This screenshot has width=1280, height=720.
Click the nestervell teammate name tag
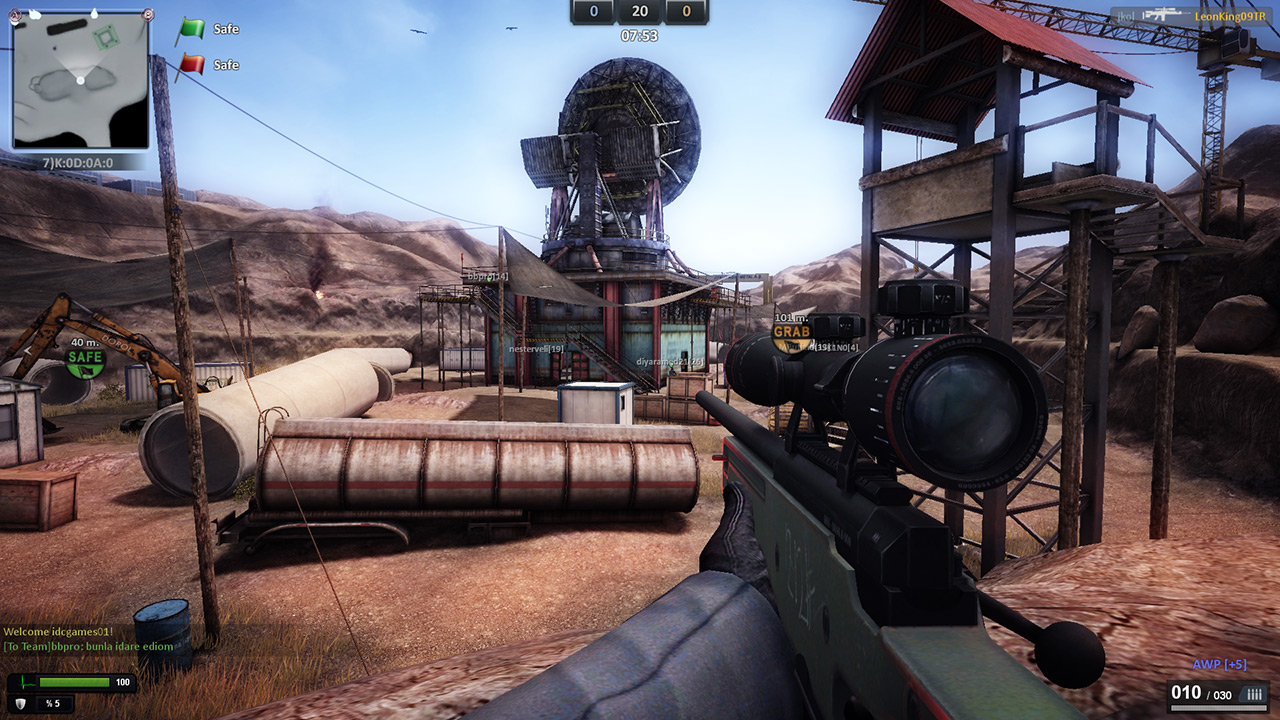[x=537, y=349]
